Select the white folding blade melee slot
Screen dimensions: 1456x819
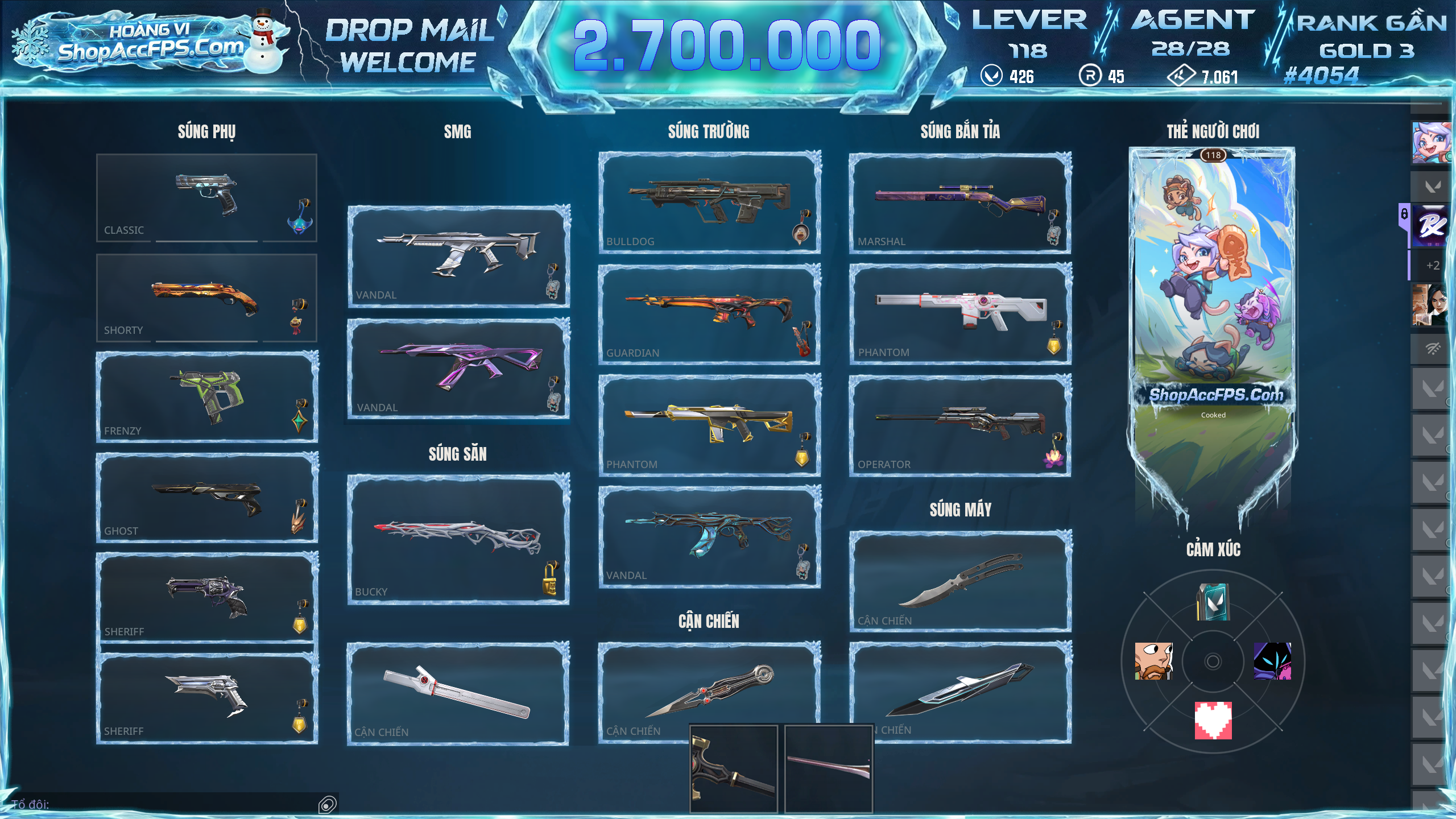click(458, 693)
